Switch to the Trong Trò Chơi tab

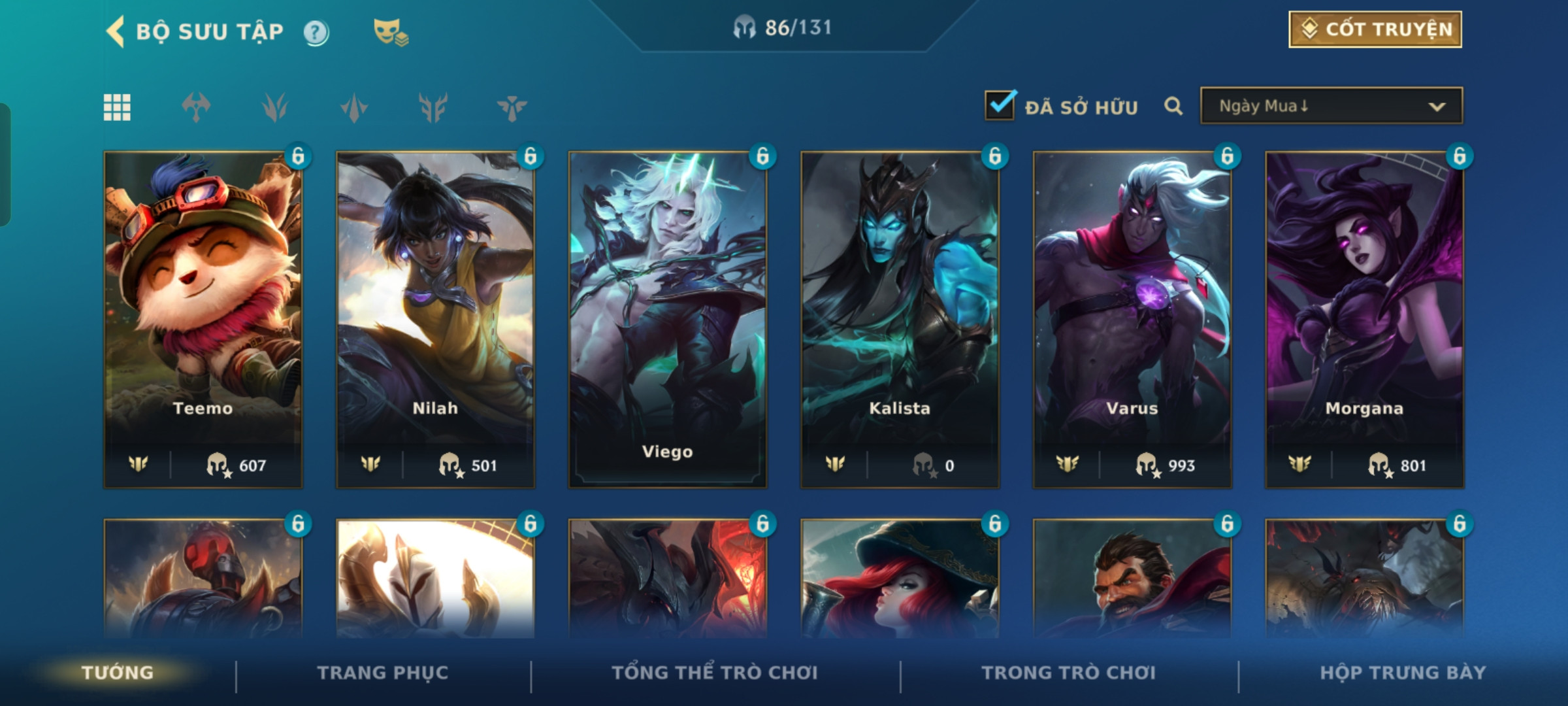[x=1068, y=673]
